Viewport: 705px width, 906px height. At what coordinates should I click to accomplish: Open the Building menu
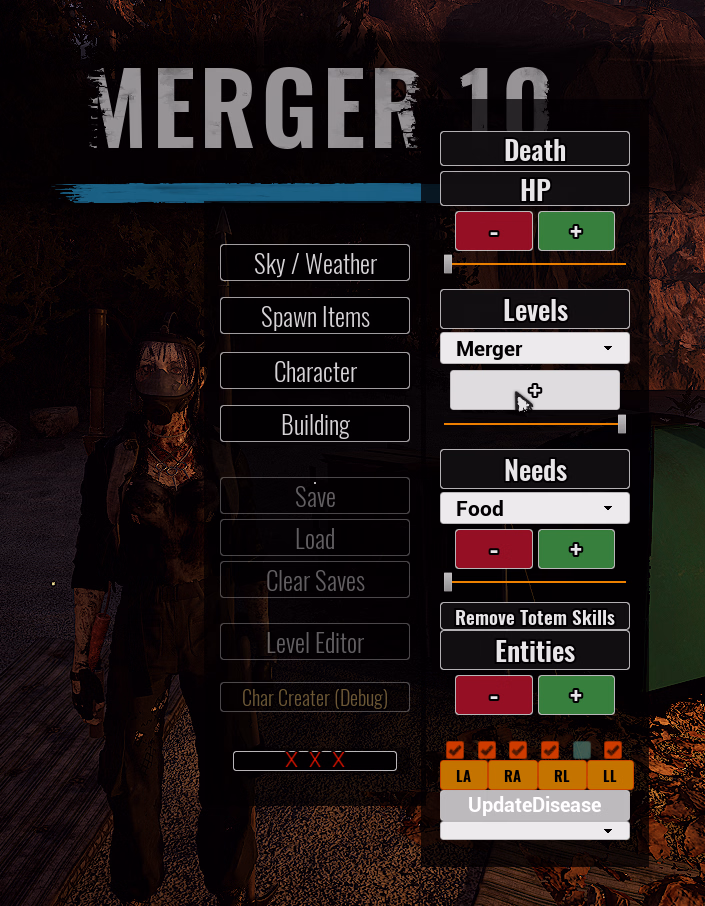(x=315, y=424)
